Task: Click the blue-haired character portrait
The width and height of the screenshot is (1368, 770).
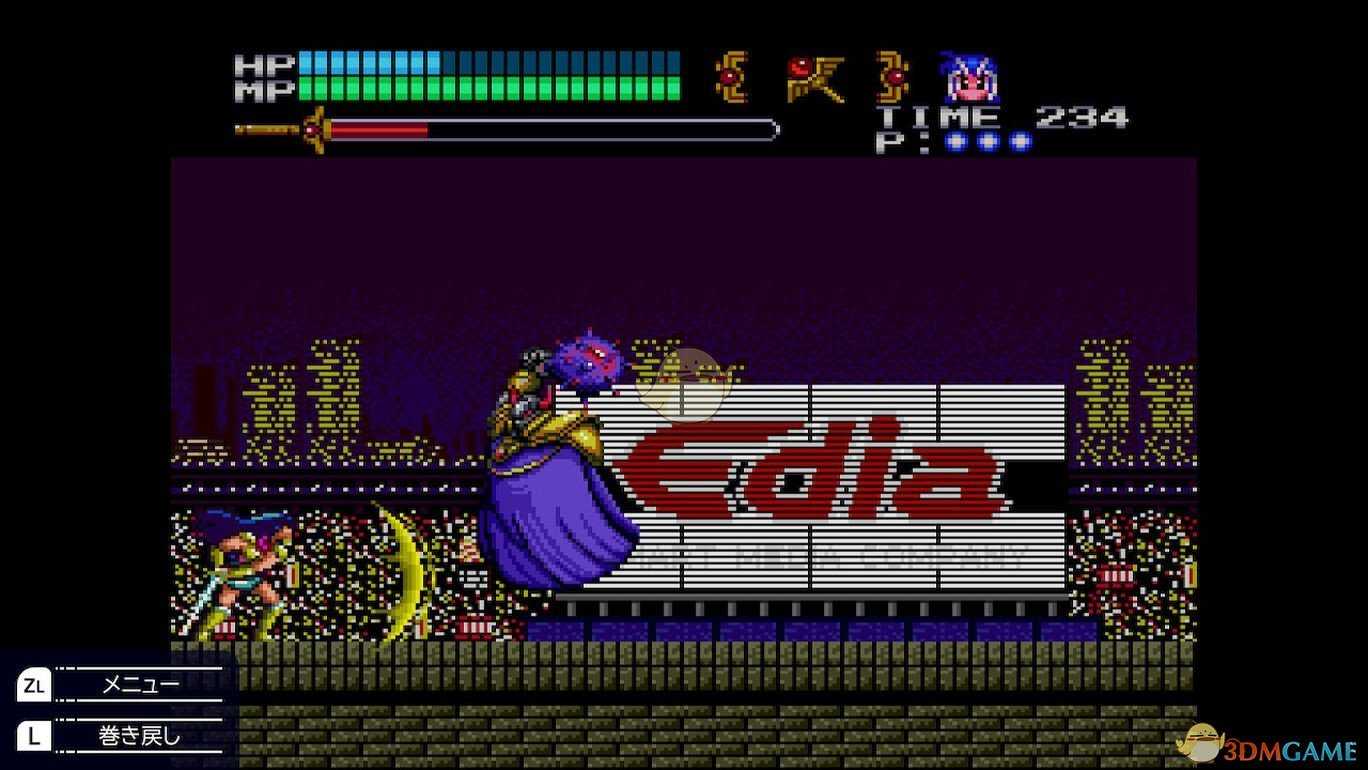Action: (x=969, y=78)
